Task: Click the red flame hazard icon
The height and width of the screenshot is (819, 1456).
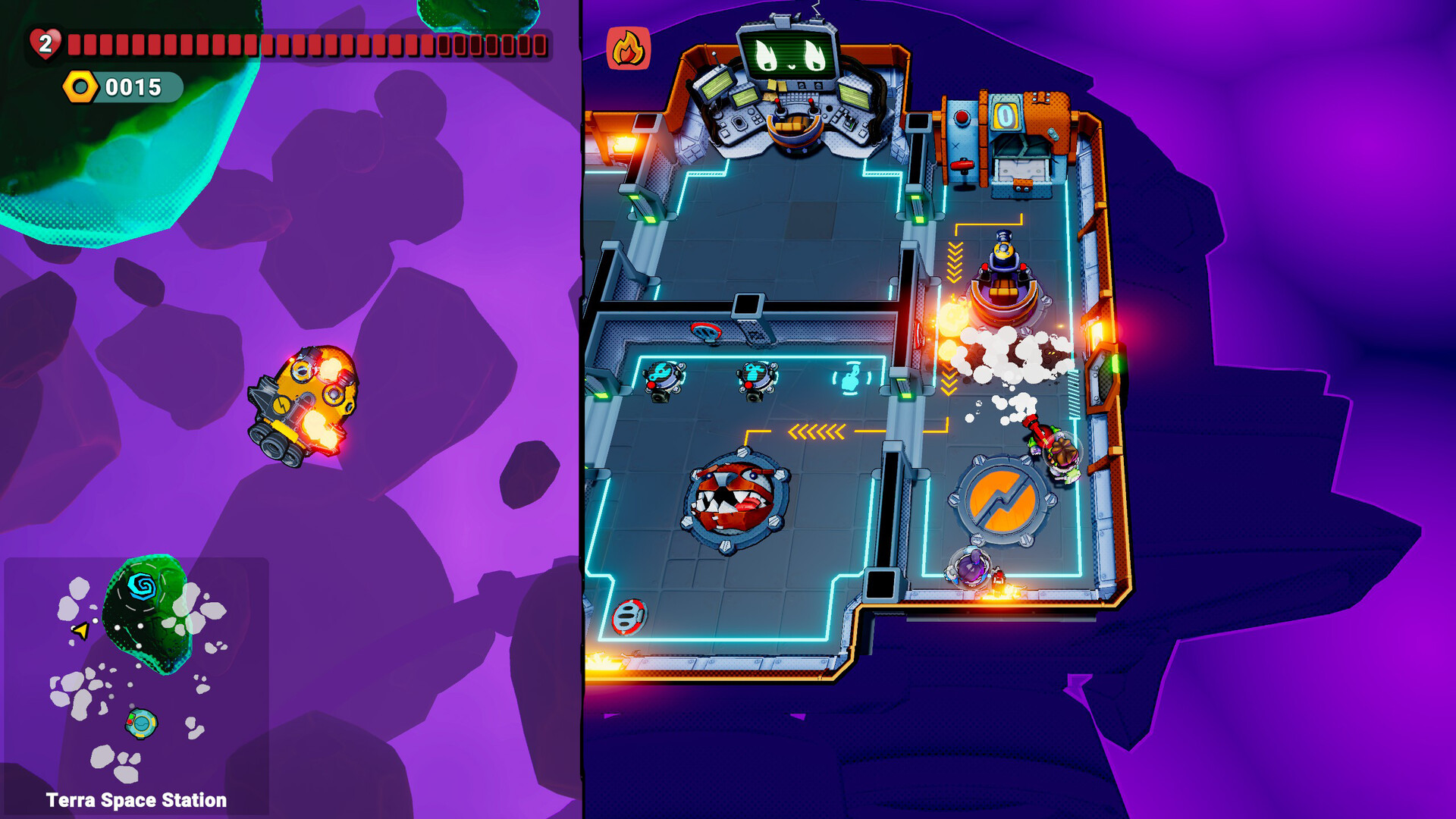Action: coord(629,47)
